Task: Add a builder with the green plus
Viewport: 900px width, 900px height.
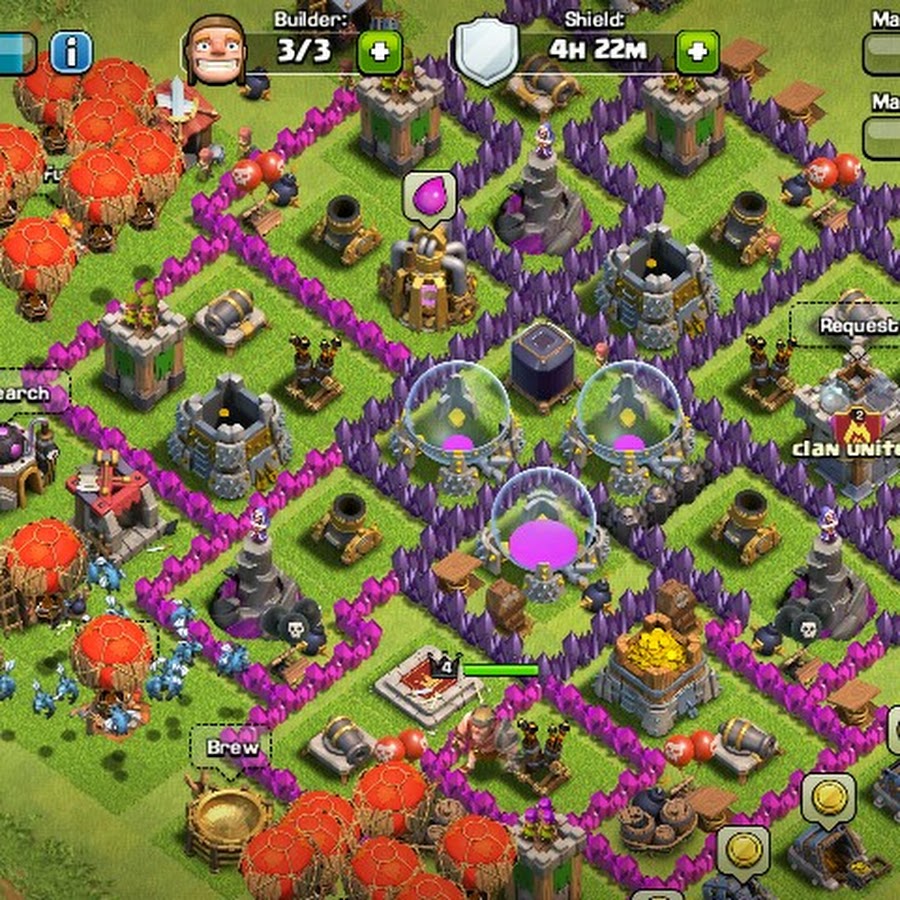Action: click(380, 51)
